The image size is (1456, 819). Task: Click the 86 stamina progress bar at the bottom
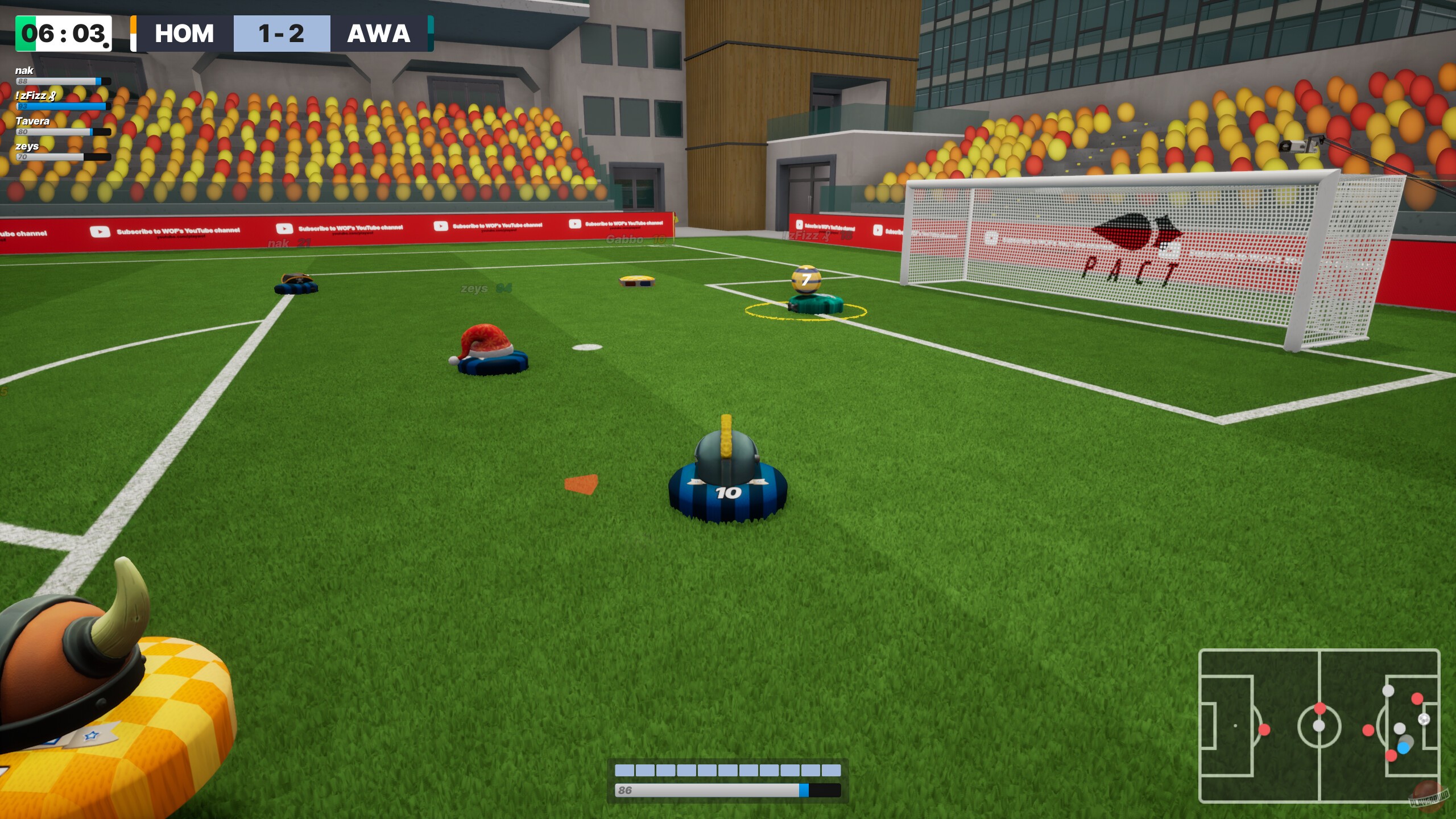coord(722,789)
